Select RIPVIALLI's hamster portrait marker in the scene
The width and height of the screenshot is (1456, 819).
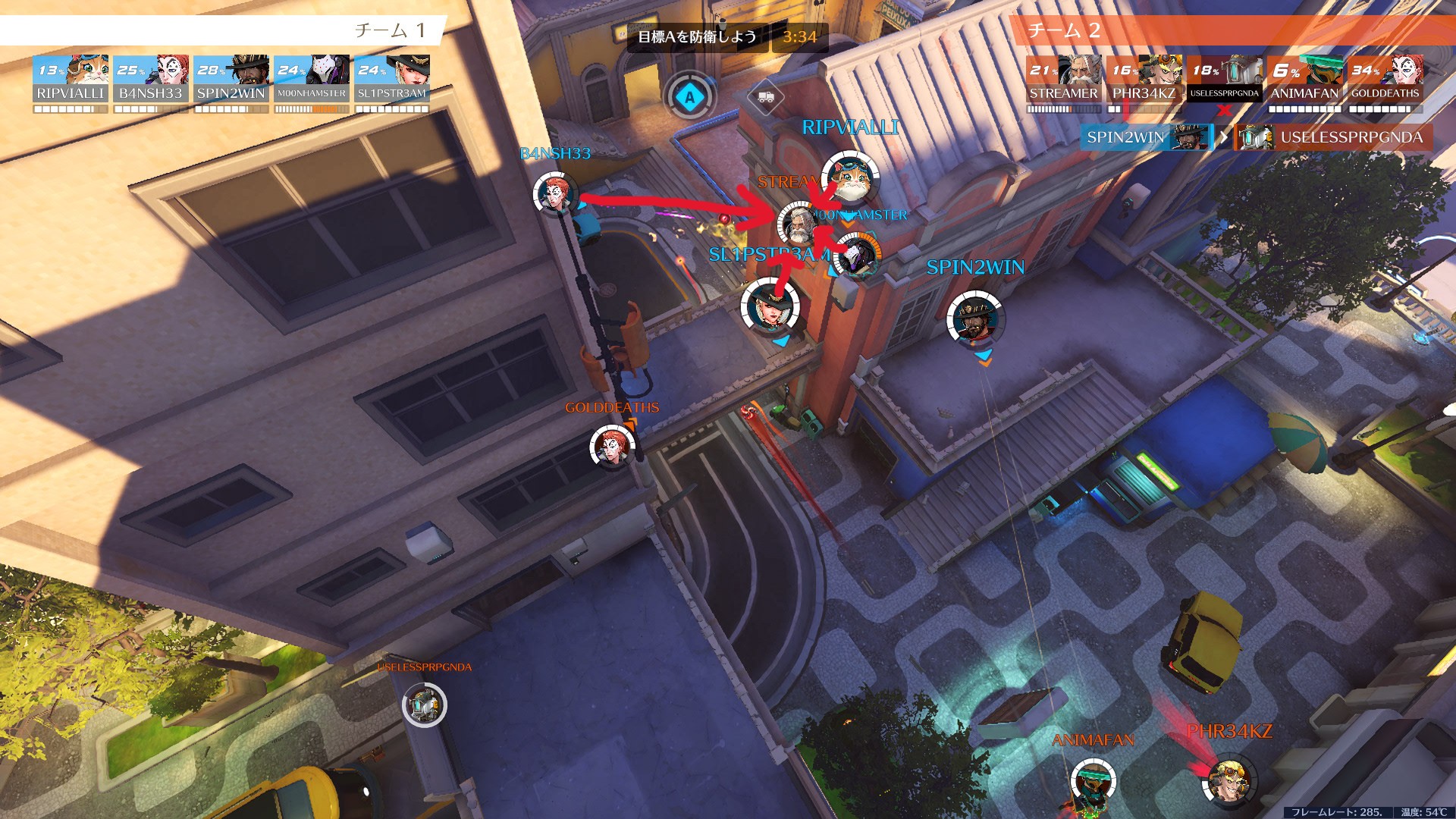click(850, 179)
